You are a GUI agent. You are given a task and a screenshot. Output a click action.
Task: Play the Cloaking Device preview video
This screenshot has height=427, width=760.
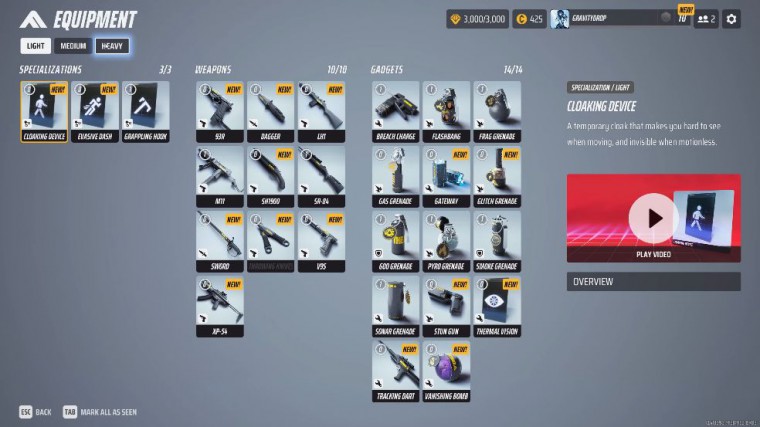[x=653, y=217]
